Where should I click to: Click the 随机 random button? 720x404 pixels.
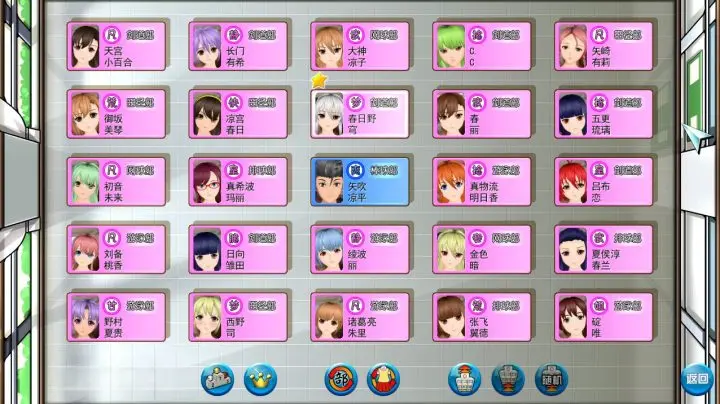click(548, 379)
